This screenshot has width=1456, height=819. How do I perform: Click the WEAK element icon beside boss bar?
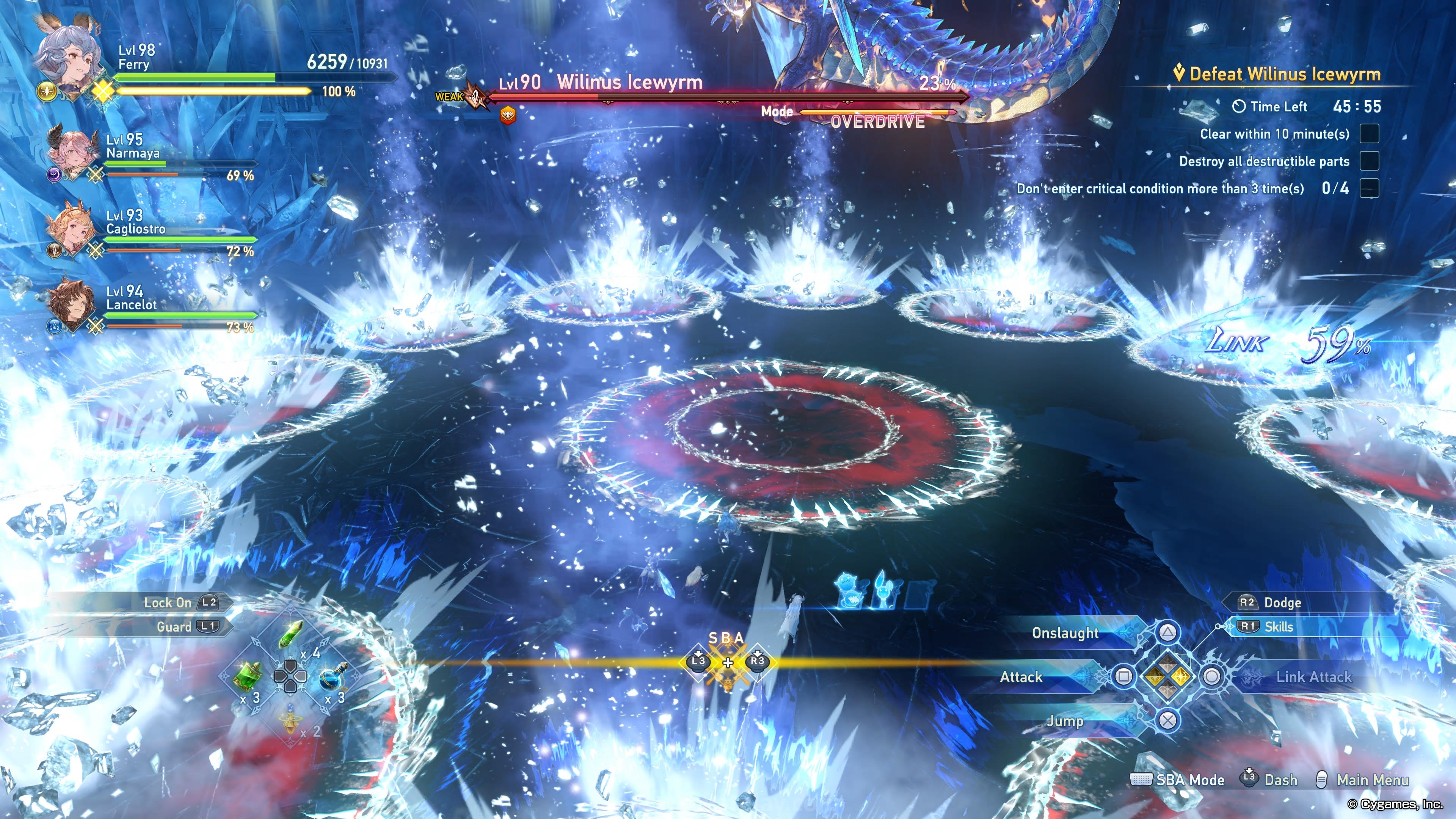click(476, 97)
